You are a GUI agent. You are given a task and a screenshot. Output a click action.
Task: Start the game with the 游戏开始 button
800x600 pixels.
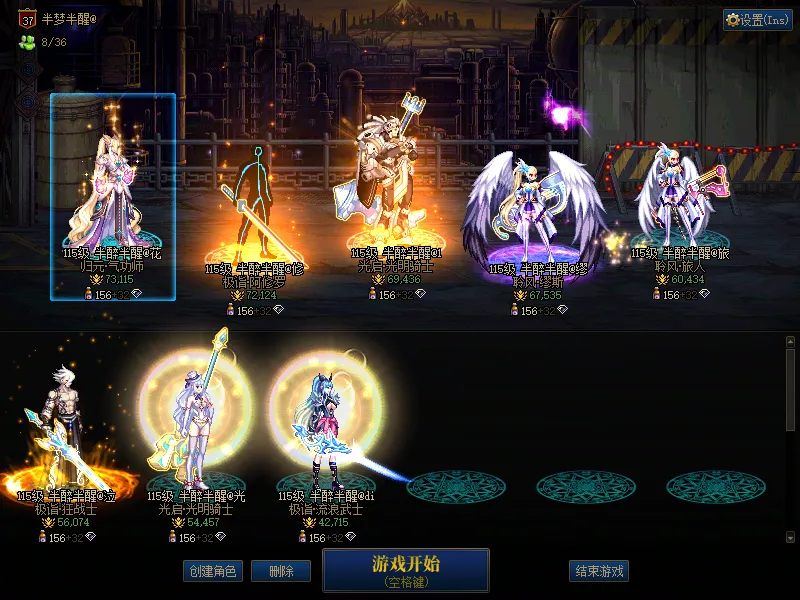pos(405,569)
